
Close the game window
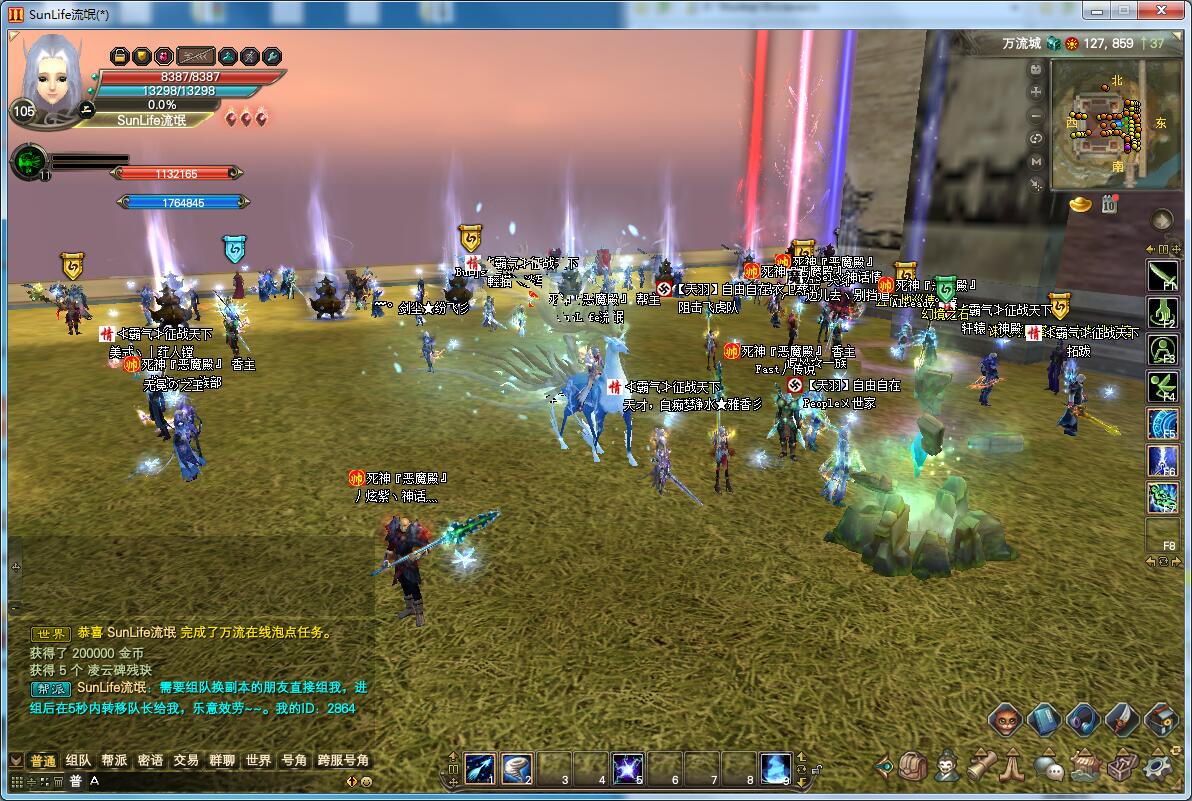(x=1160, y=10)
